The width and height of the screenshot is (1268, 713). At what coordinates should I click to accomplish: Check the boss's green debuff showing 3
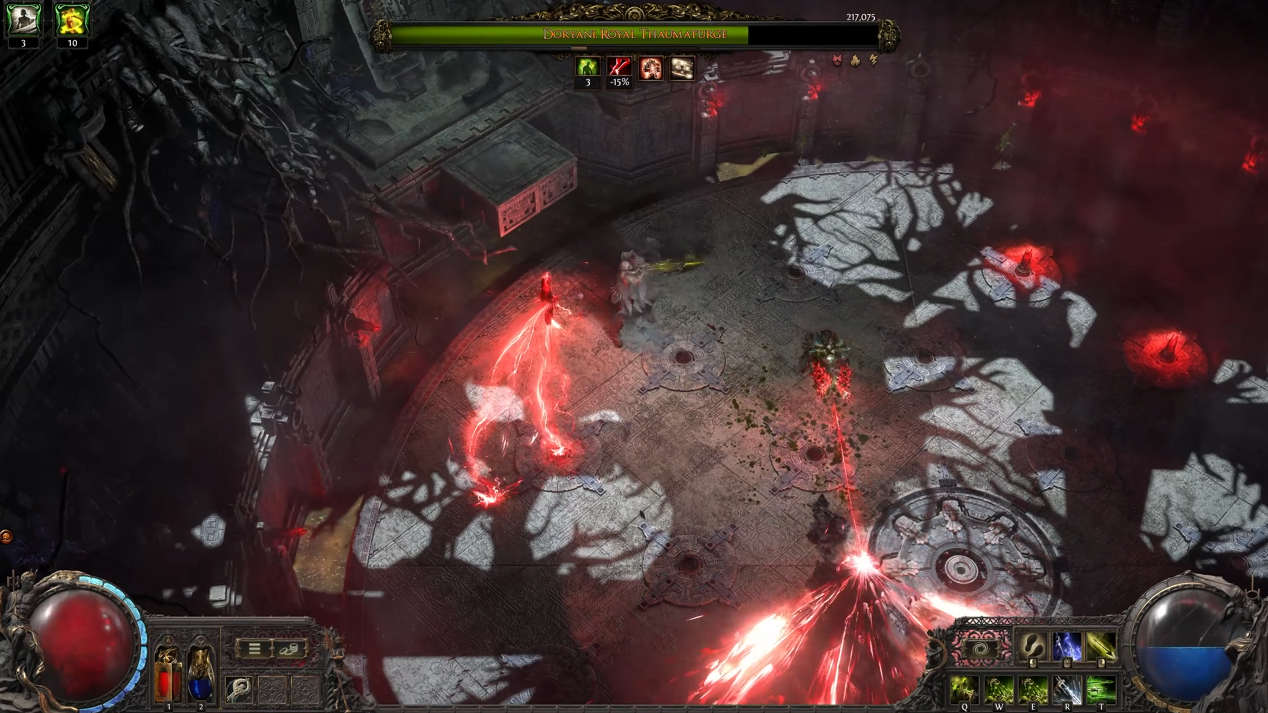[x=588, y=68]
